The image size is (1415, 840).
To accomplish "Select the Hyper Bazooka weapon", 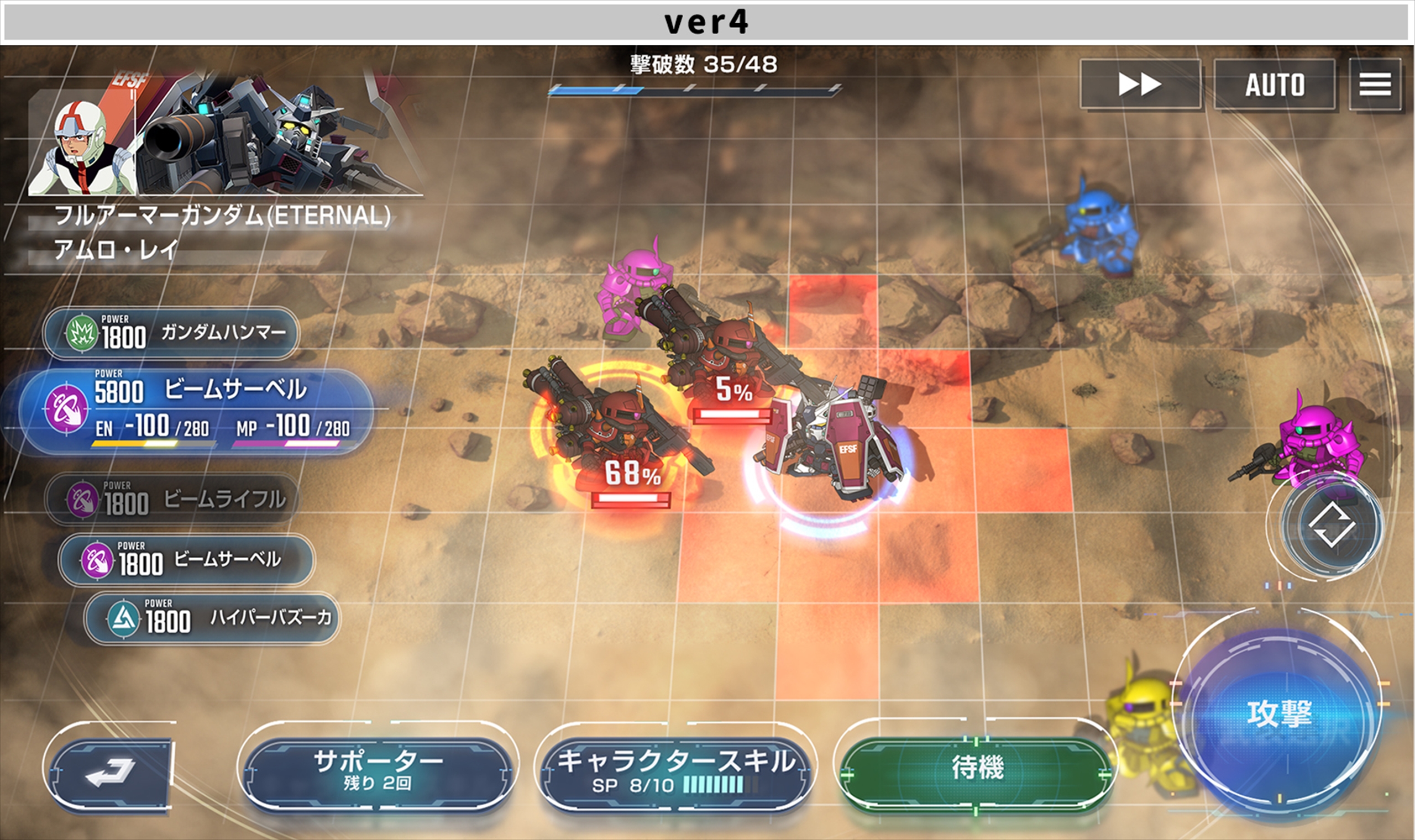I will [212, 618].
